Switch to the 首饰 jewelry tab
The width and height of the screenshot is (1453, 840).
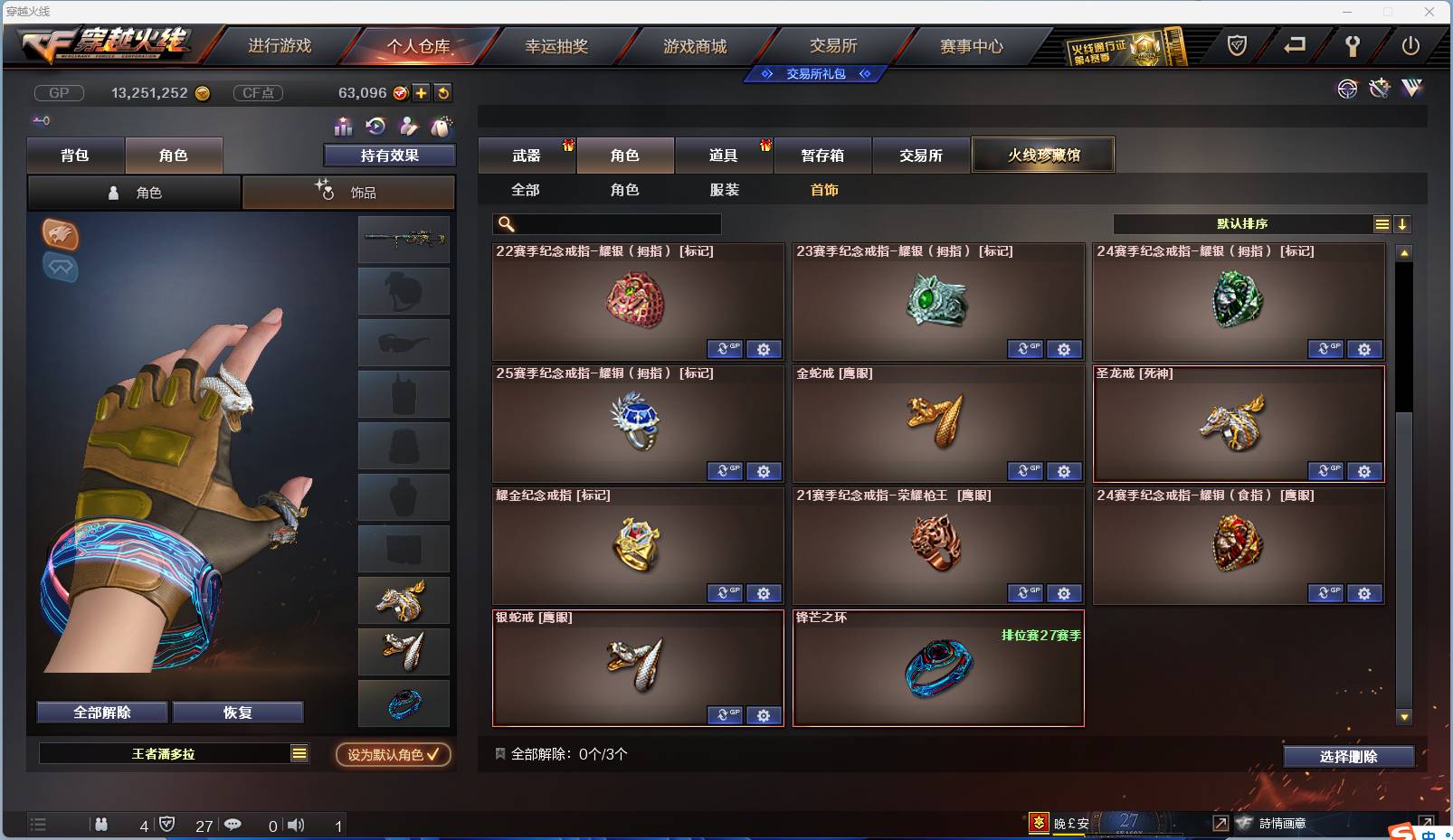(x=822, y=190)
